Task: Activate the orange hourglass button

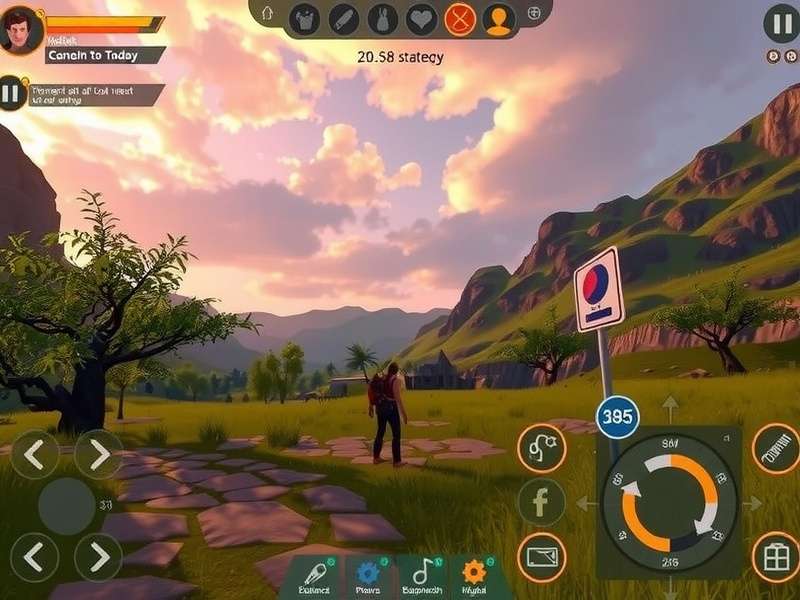Action: click(x=459, y=19)
